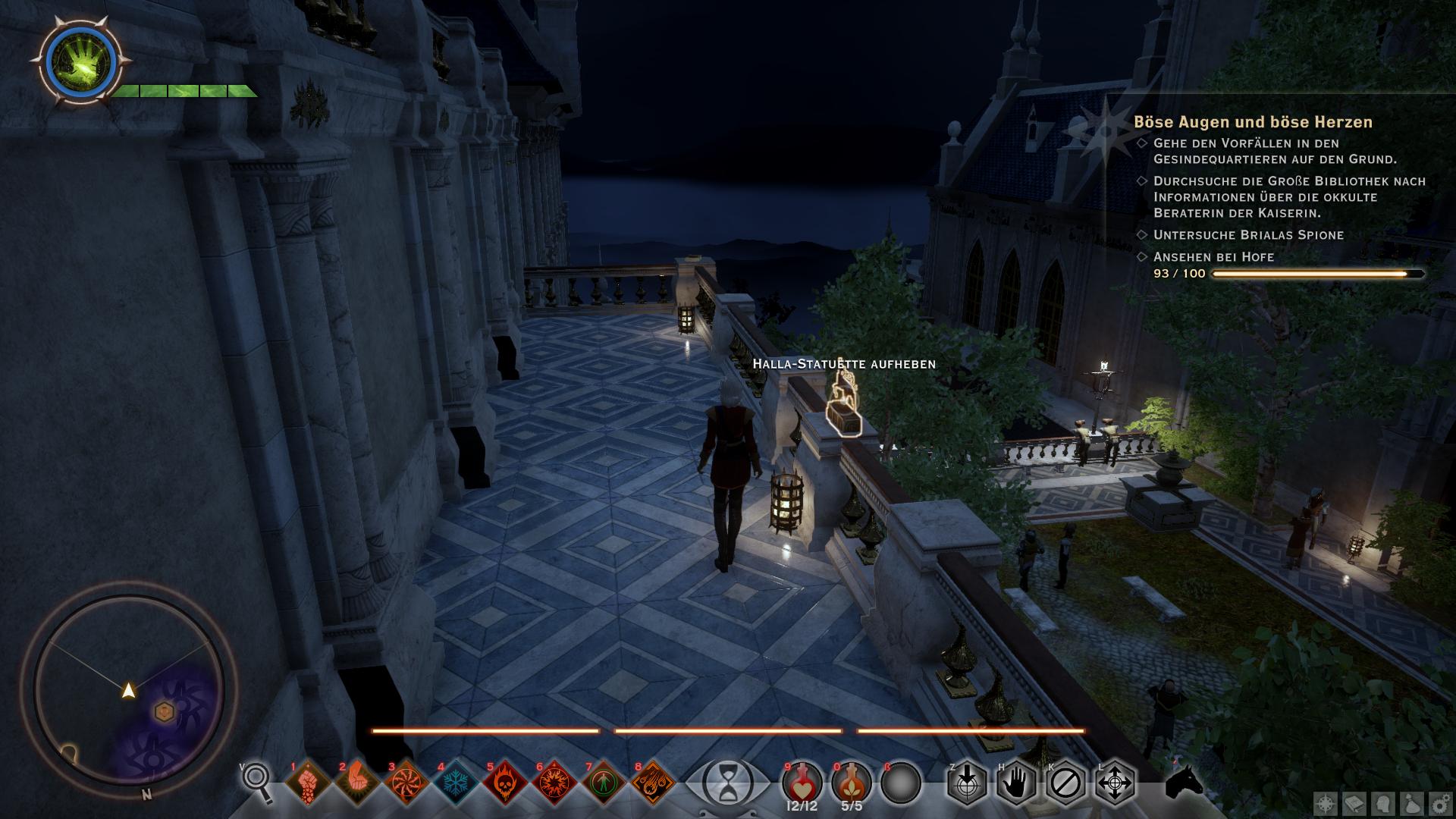This screenshot has height=819, width=1456.
Task: Activate the stone fist ability in slot 1
Action: pos(308,782)
